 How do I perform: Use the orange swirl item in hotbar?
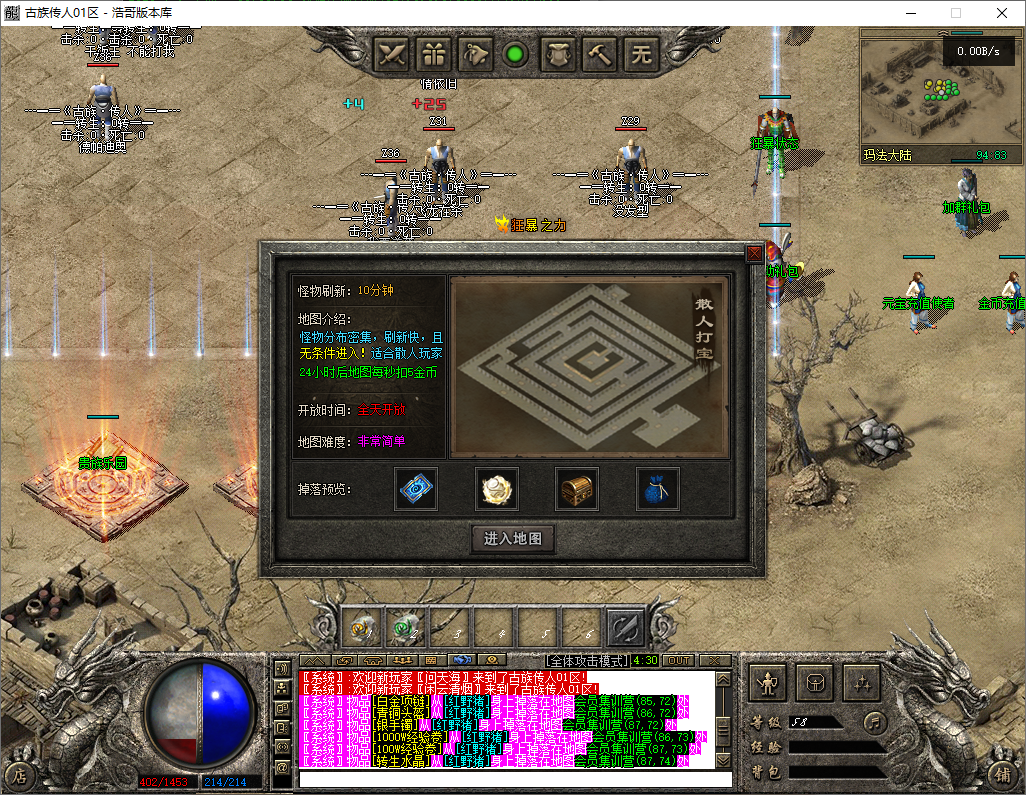360,628
